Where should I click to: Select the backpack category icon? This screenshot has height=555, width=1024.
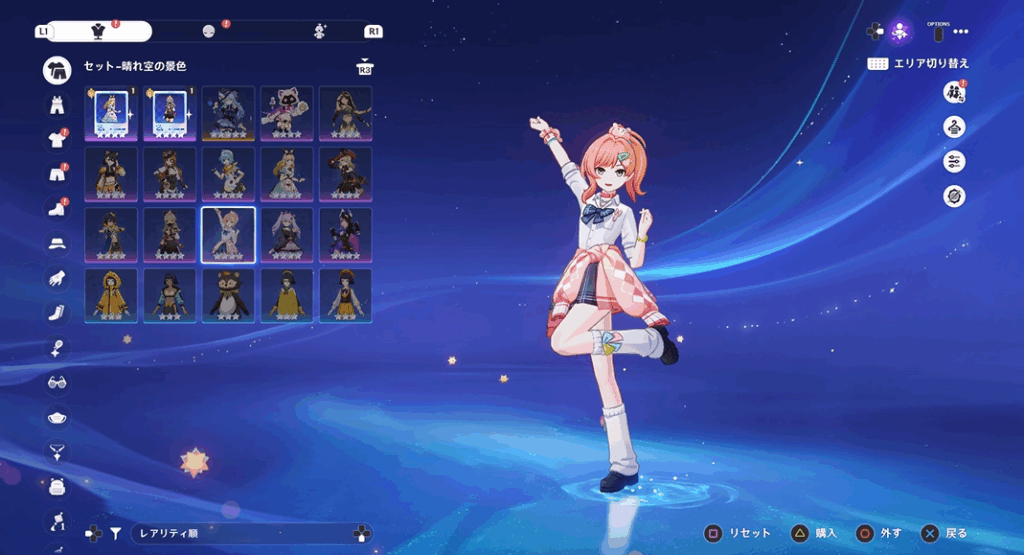tap(57, 486)
